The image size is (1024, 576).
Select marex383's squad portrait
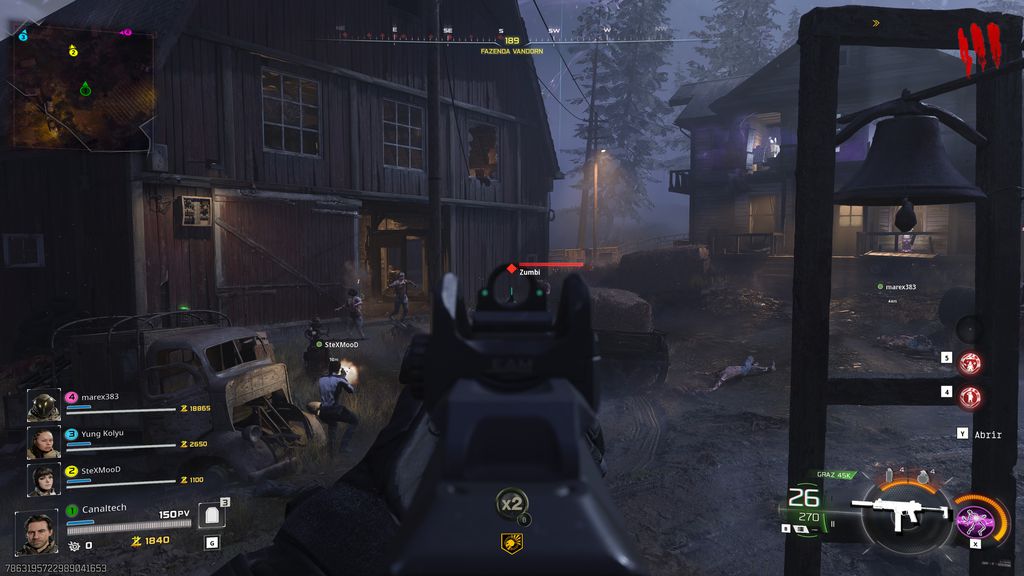[44, 405]
